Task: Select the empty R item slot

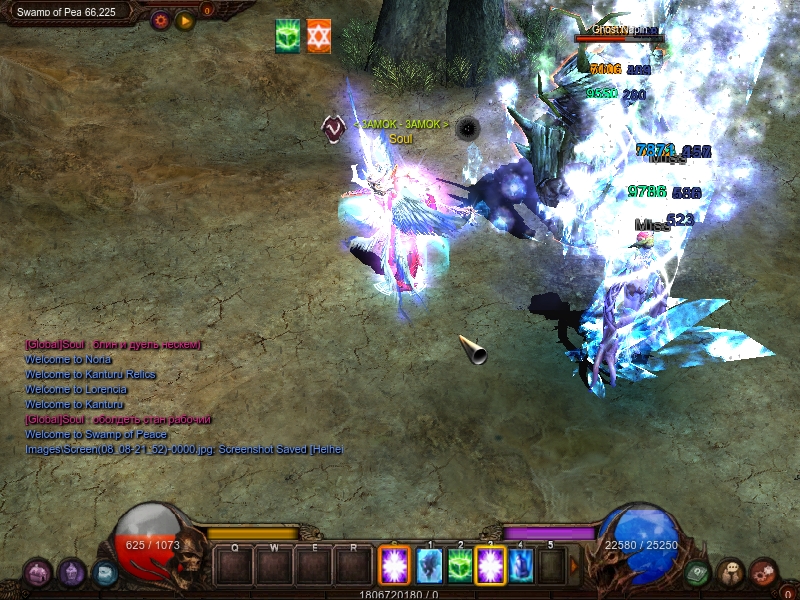Action: click(354, 567)
